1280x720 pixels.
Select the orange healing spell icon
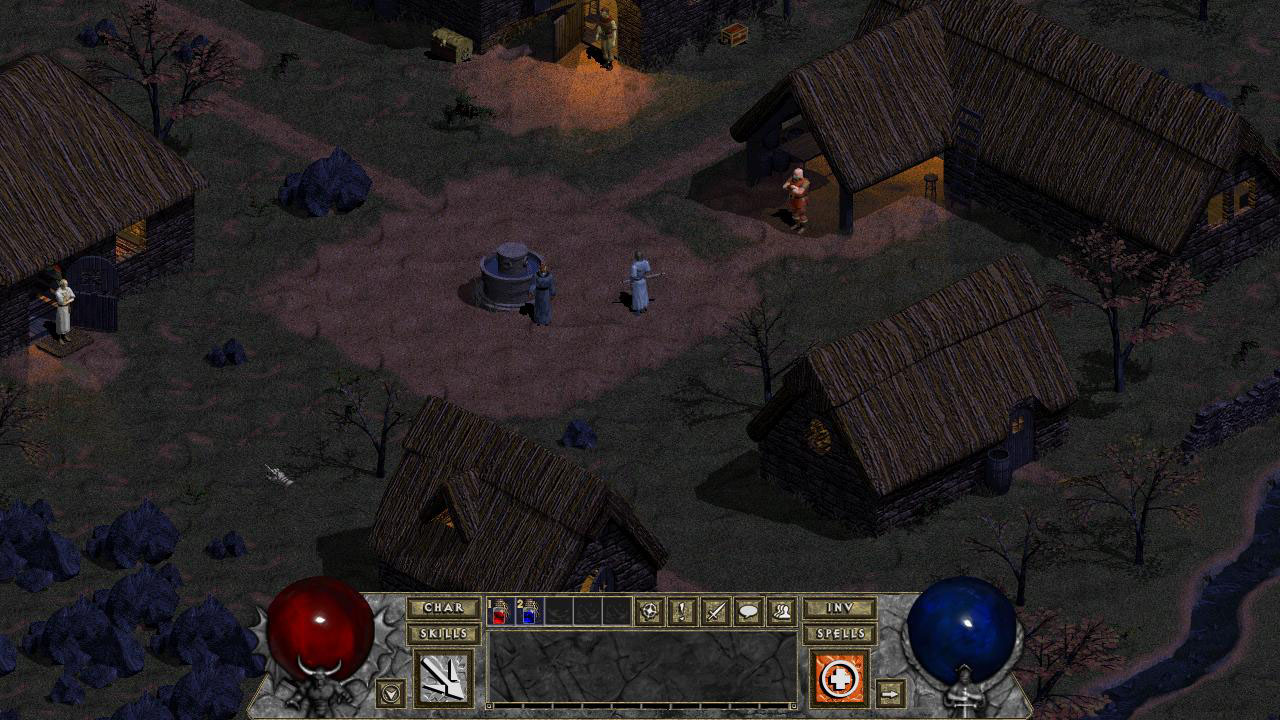pyautogui.click(x=839, y=678)
